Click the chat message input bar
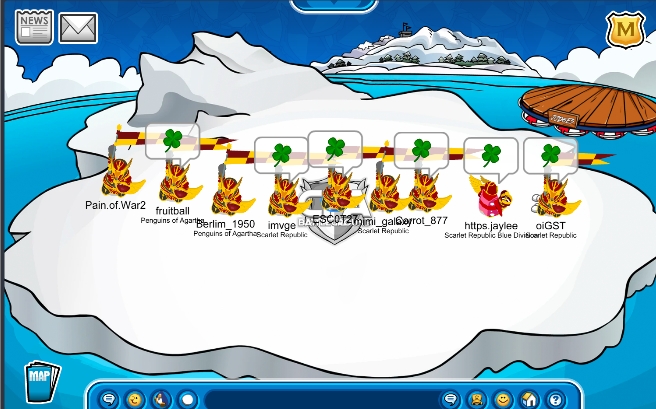Viewport: 656px width, 409px height. point(318,399)
